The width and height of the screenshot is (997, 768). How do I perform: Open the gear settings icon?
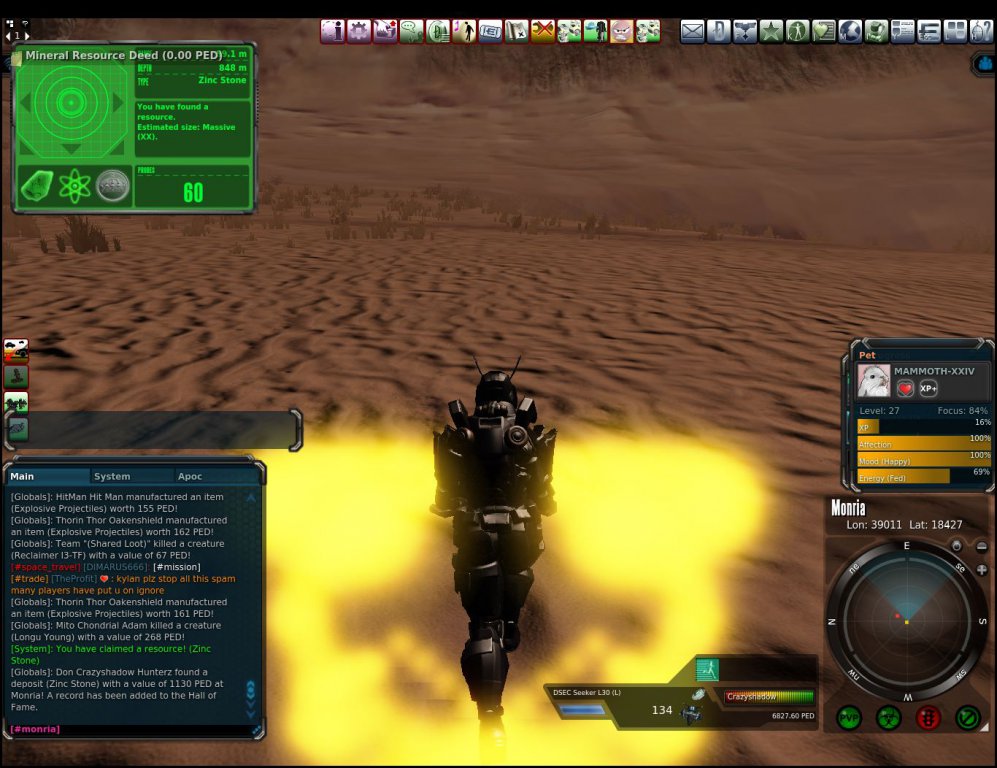point(359,32)
